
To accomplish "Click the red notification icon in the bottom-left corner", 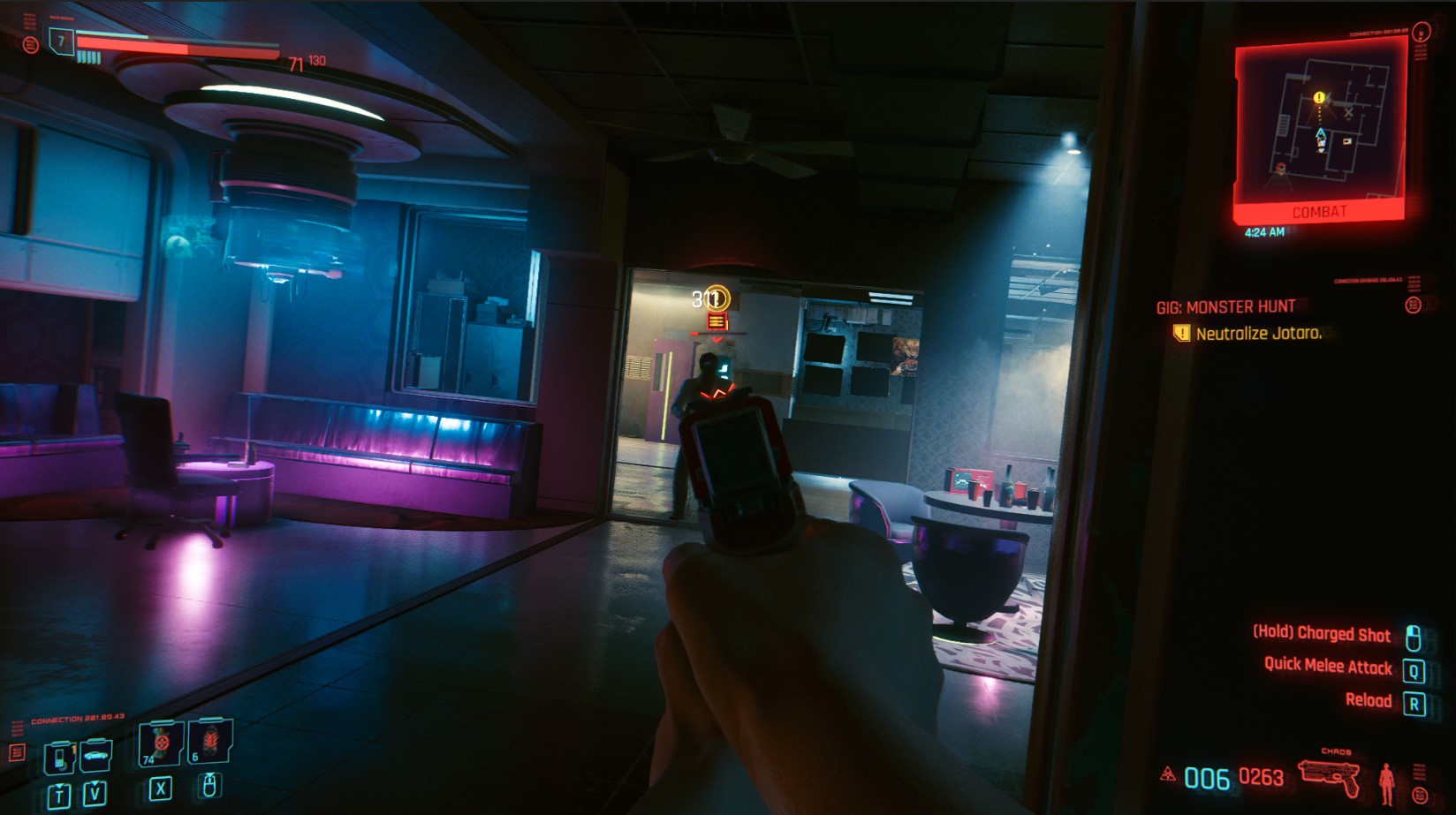I will pos(18,754).
